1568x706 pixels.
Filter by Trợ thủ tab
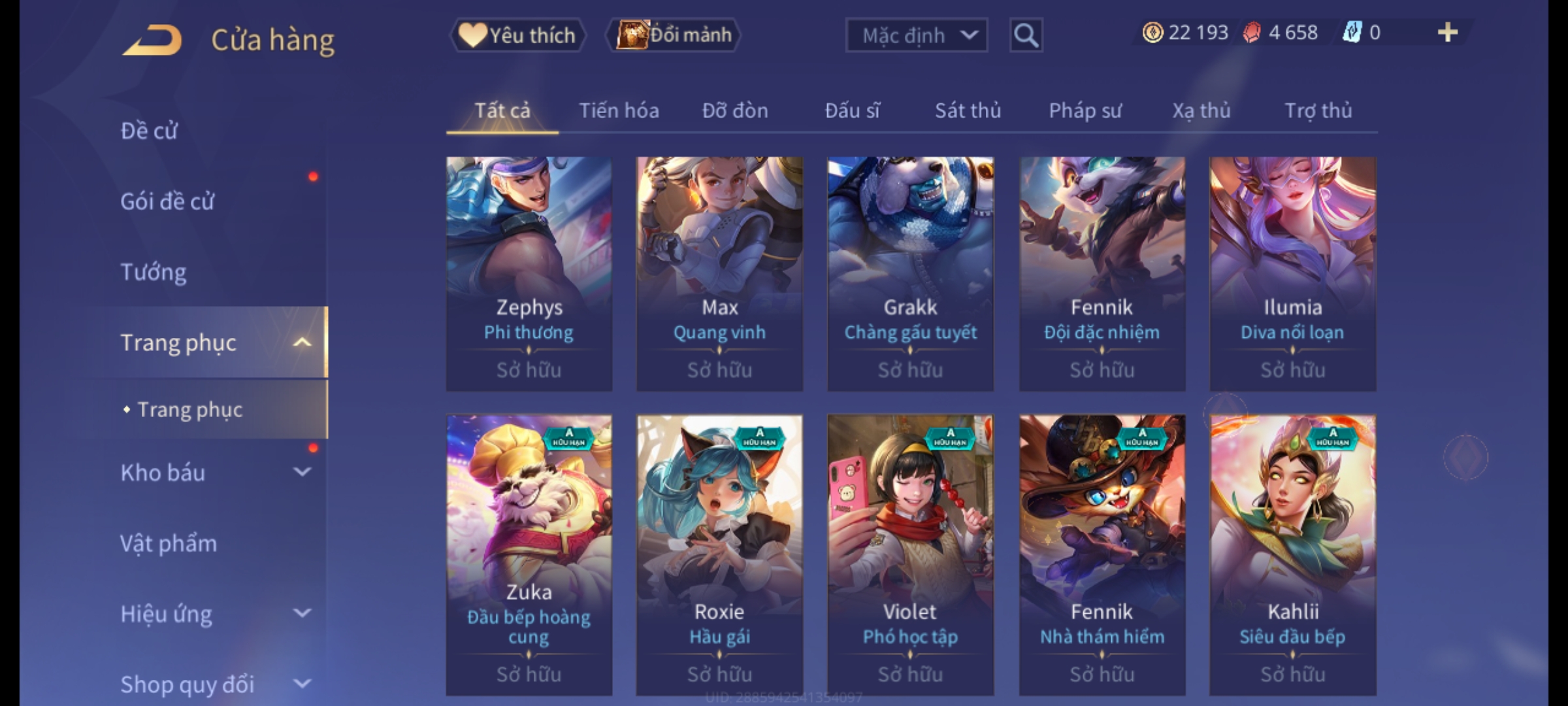click(1318, 110)
